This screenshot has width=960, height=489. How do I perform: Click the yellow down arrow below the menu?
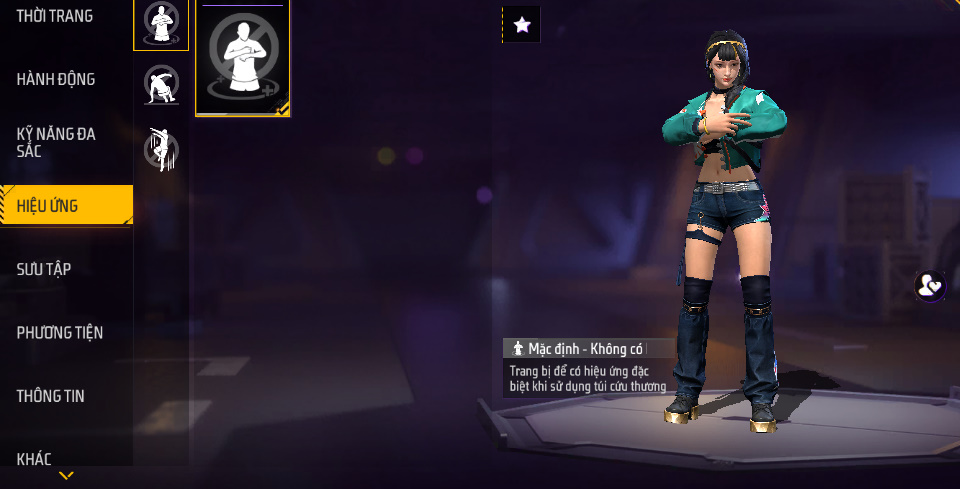66,475
